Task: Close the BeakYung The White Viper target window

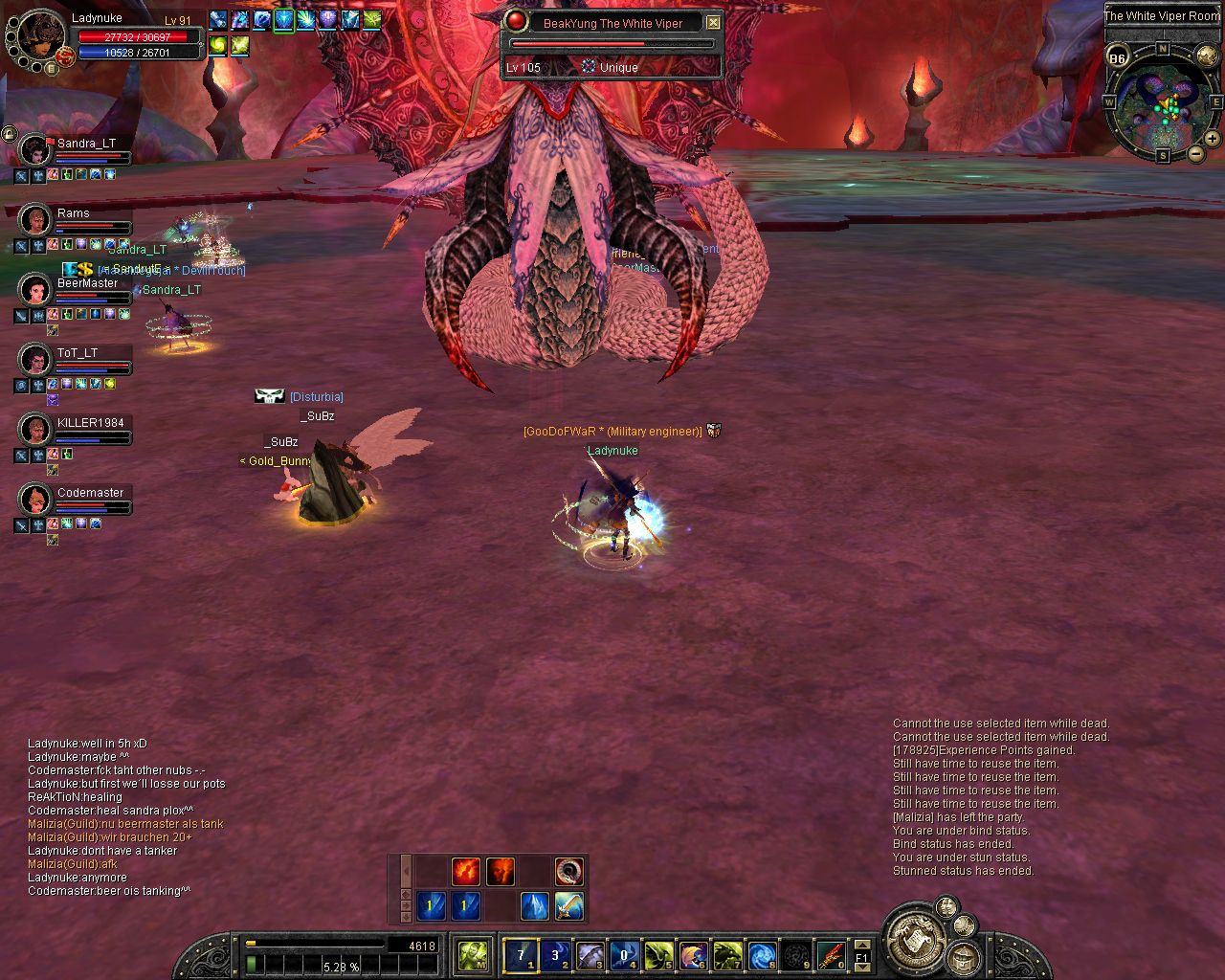Action: pos(714,23)
